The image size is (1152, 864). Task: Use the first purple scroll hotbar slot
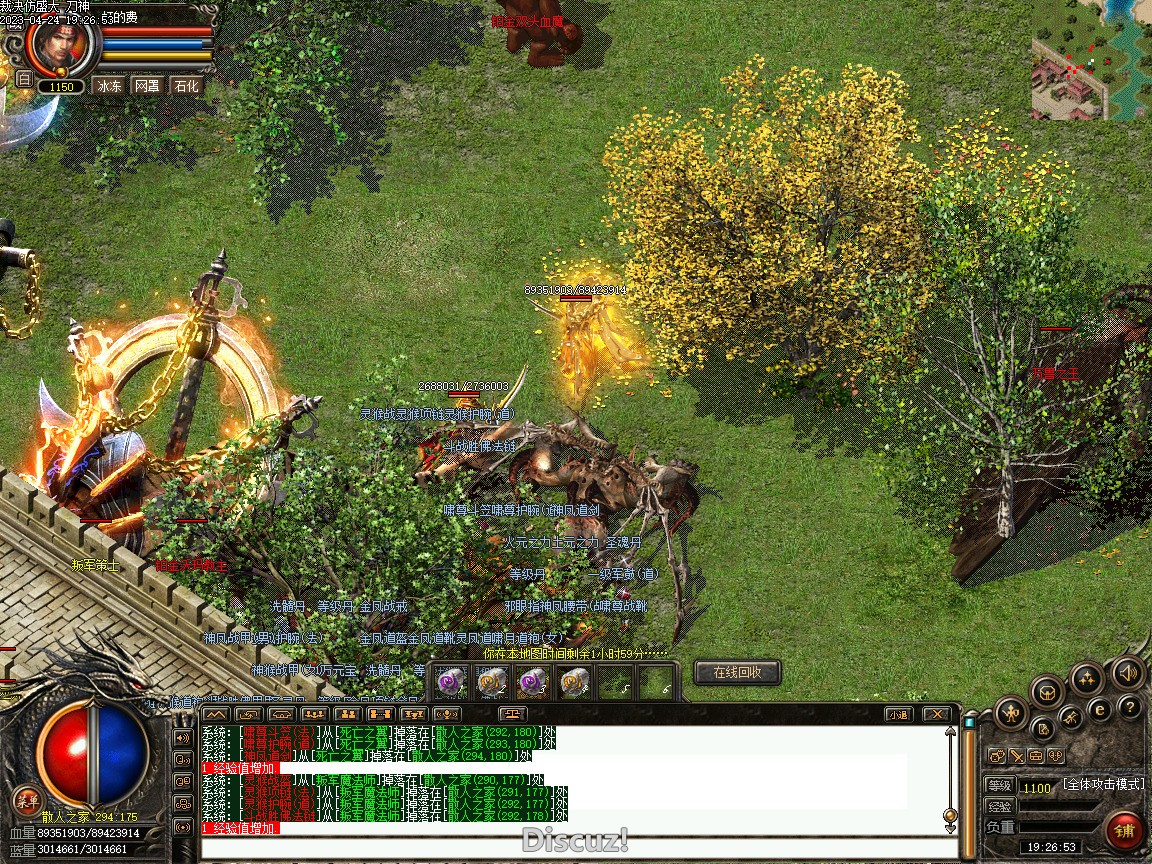click(453, 681)
